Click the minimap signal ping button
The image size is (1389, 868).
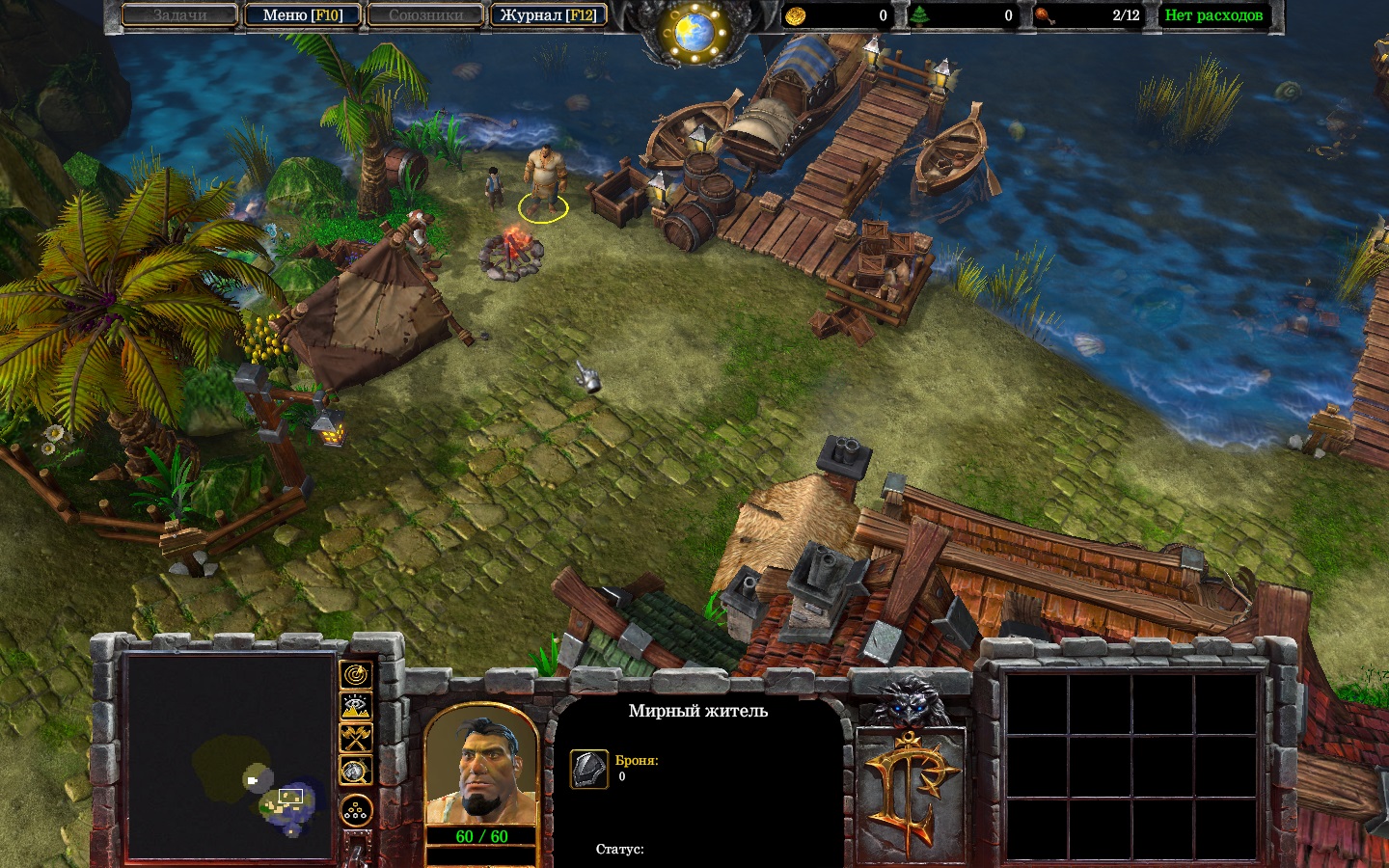(x=356, y=675)
